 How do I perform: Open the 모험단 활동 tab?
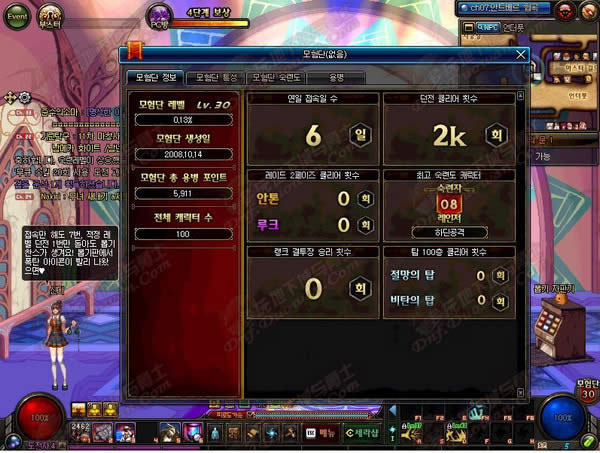[x=215, y=77]
